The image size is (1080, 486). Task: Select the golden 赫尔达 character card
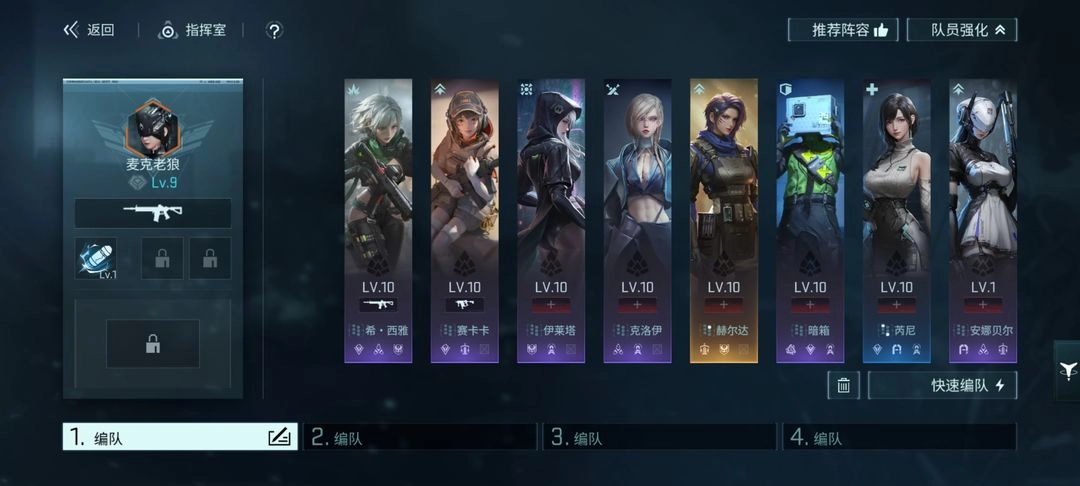724,220
